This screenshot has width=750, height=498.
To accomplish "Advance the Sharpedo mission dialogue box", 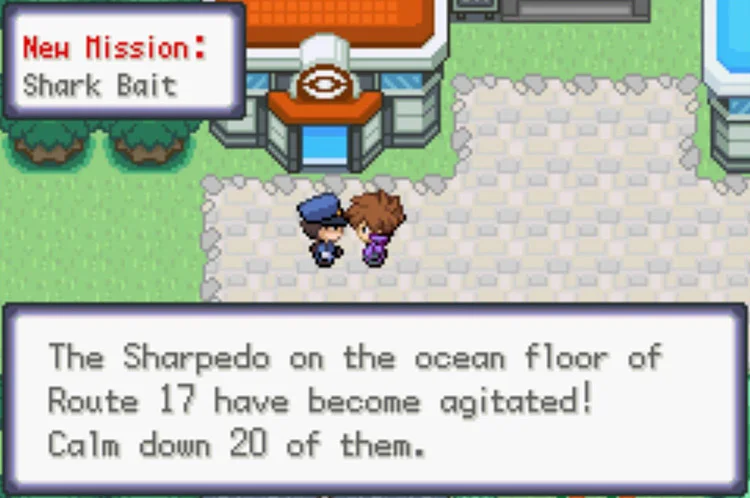I will (374, 400).
